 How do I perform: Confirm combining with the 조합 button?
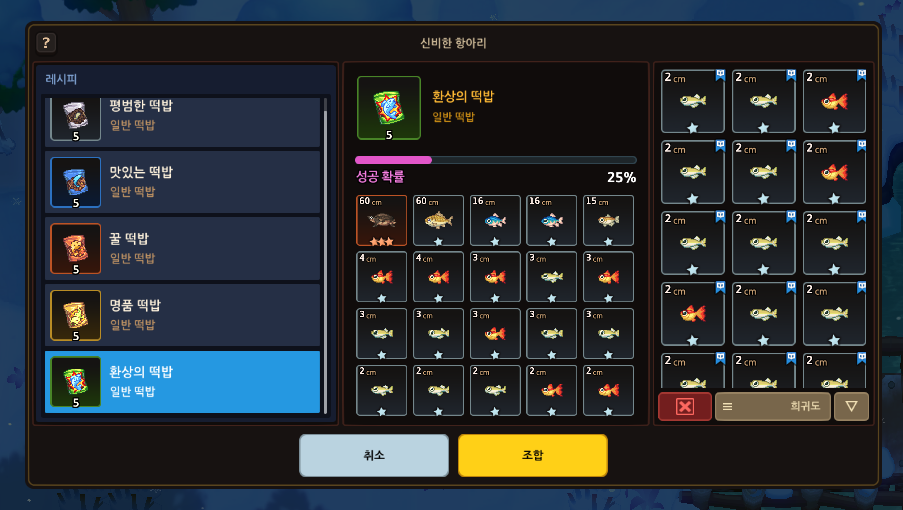pos(532,455)
